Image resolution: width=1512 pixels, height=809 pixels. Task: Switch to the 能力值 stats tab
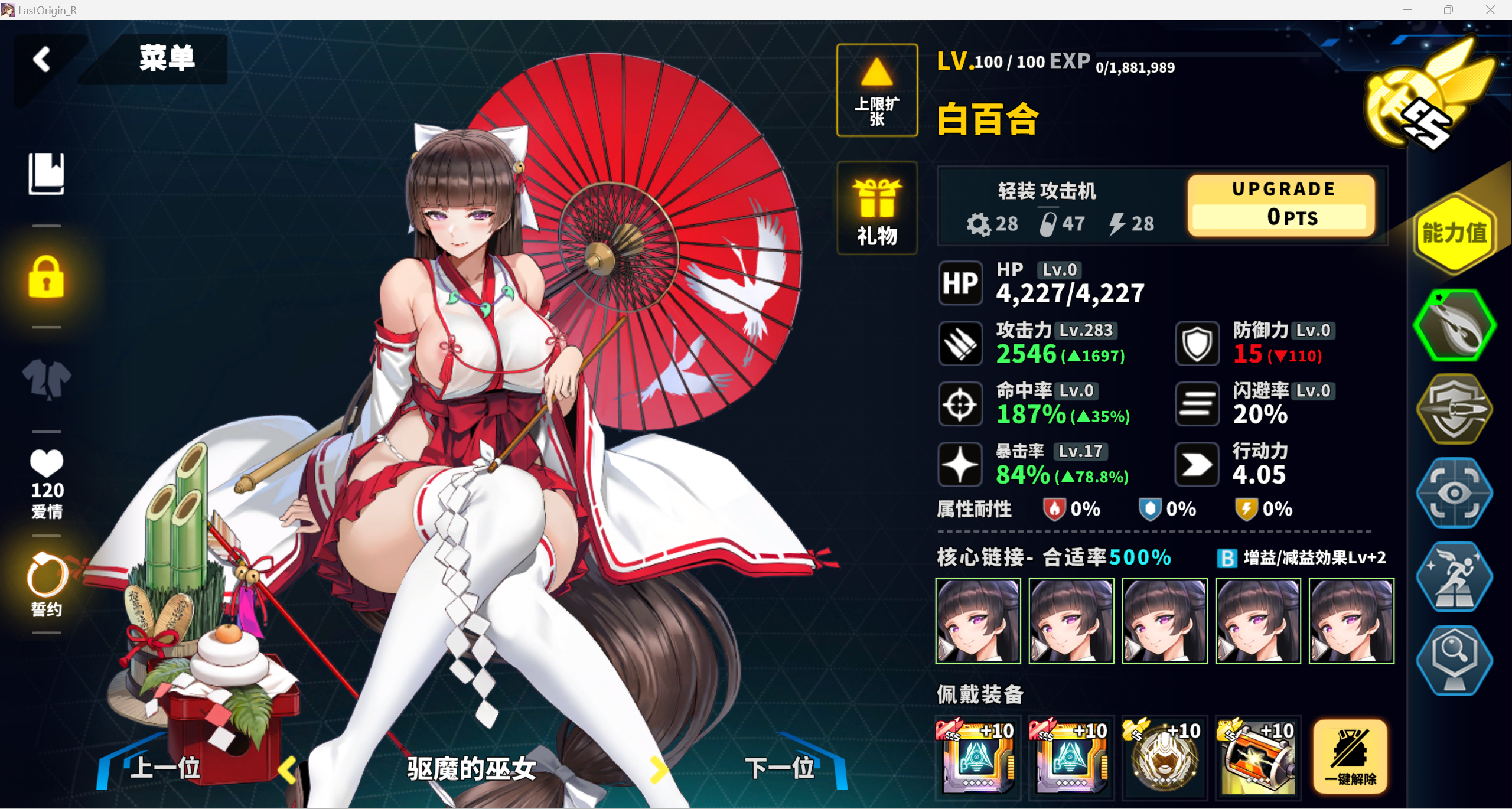pyautogui.click(x=1454, y=234)
